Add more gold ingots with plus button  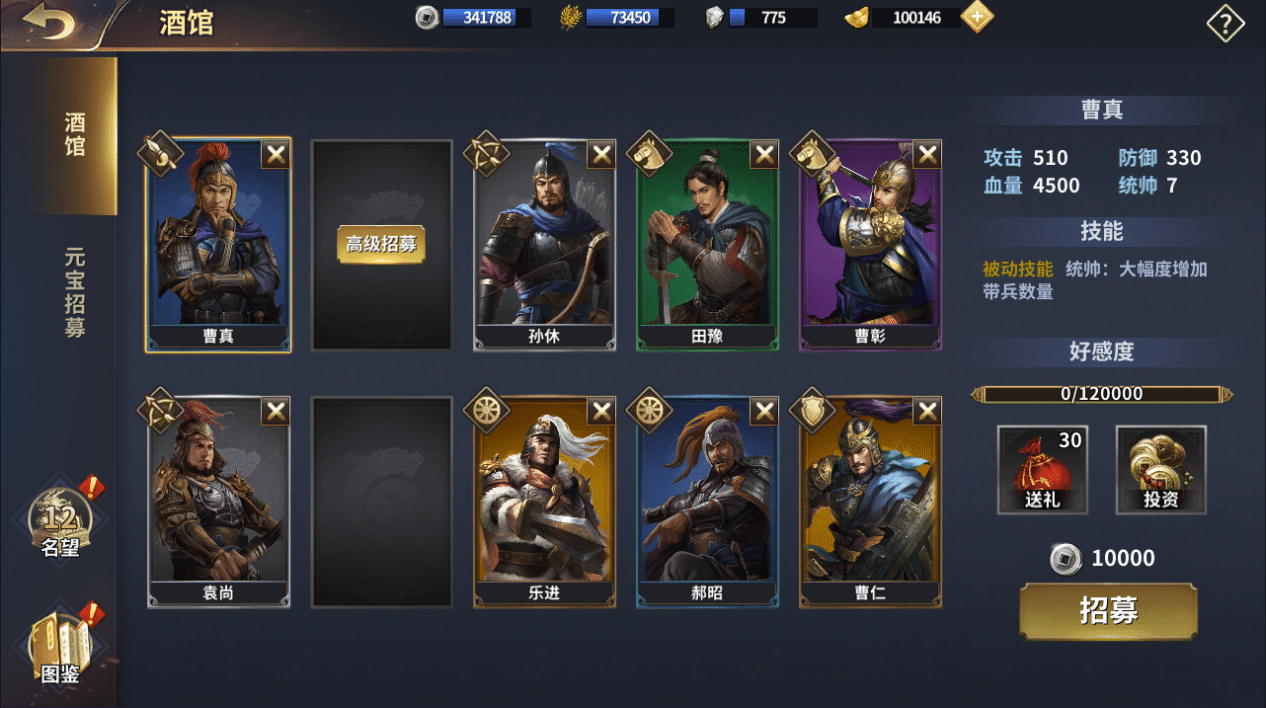977,17
